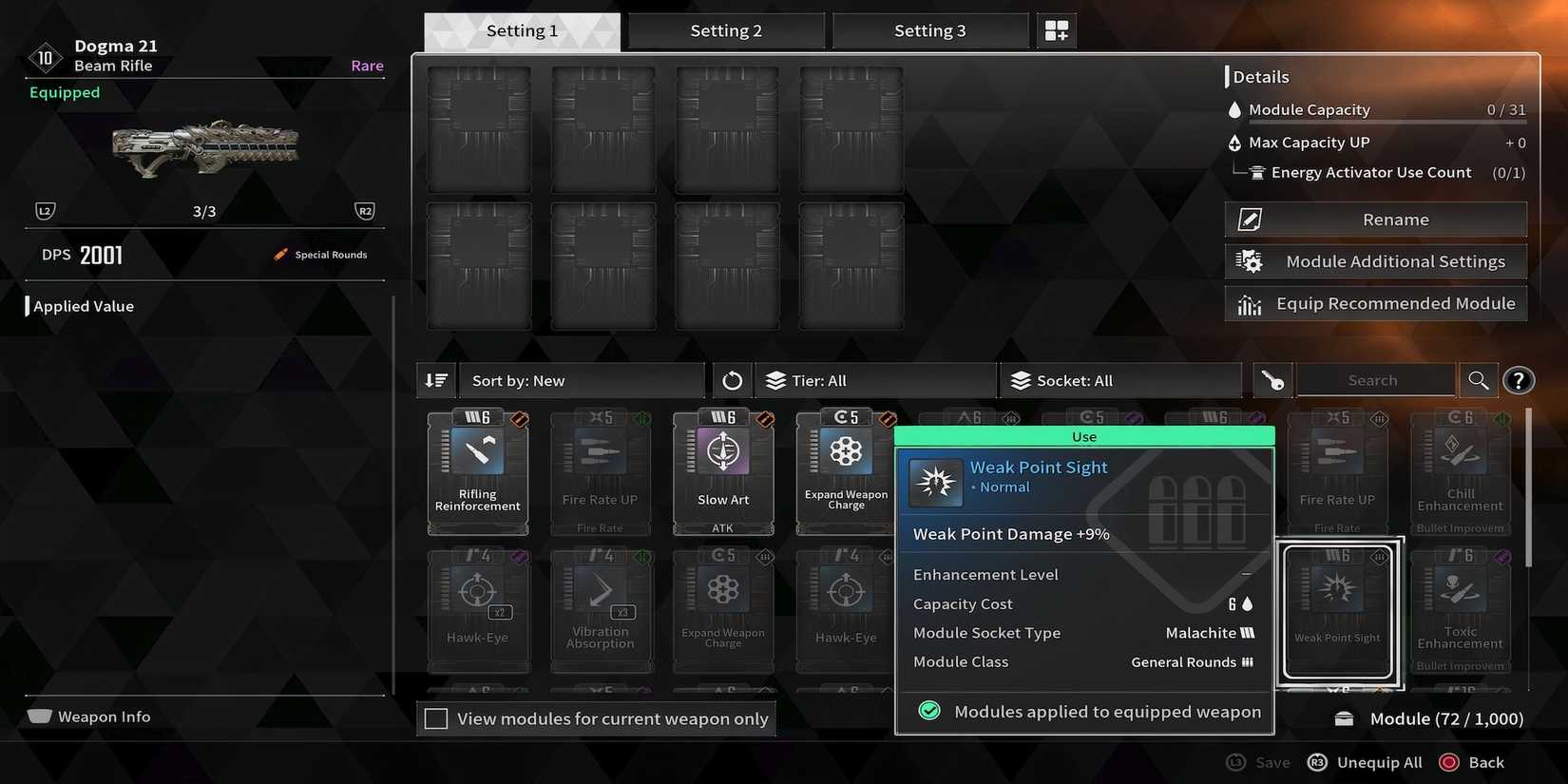The image size is (1568, 784).
Task: Click the magnifier icon beside Search
Action: tap(1478, 379)
